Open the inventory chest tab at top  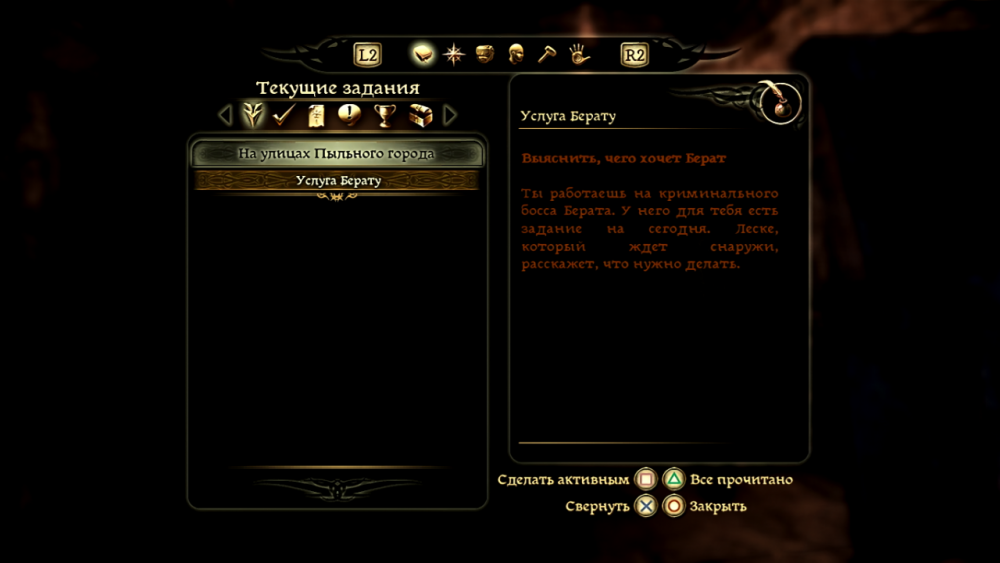[485, 54]
